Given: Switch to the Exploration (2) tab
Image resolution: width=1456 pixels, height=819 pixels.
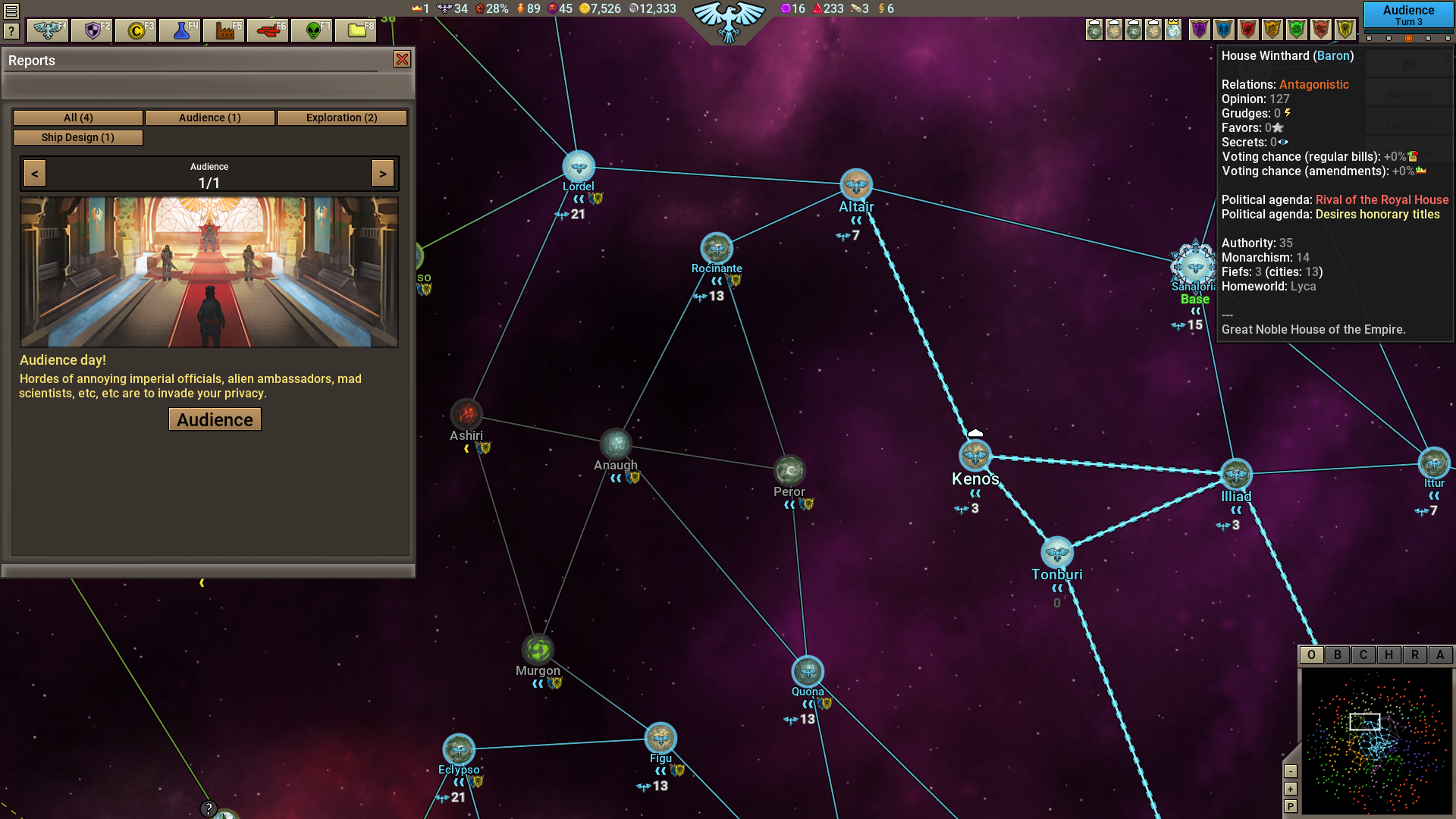Looking at the screenshot, I should coord(342,118).
